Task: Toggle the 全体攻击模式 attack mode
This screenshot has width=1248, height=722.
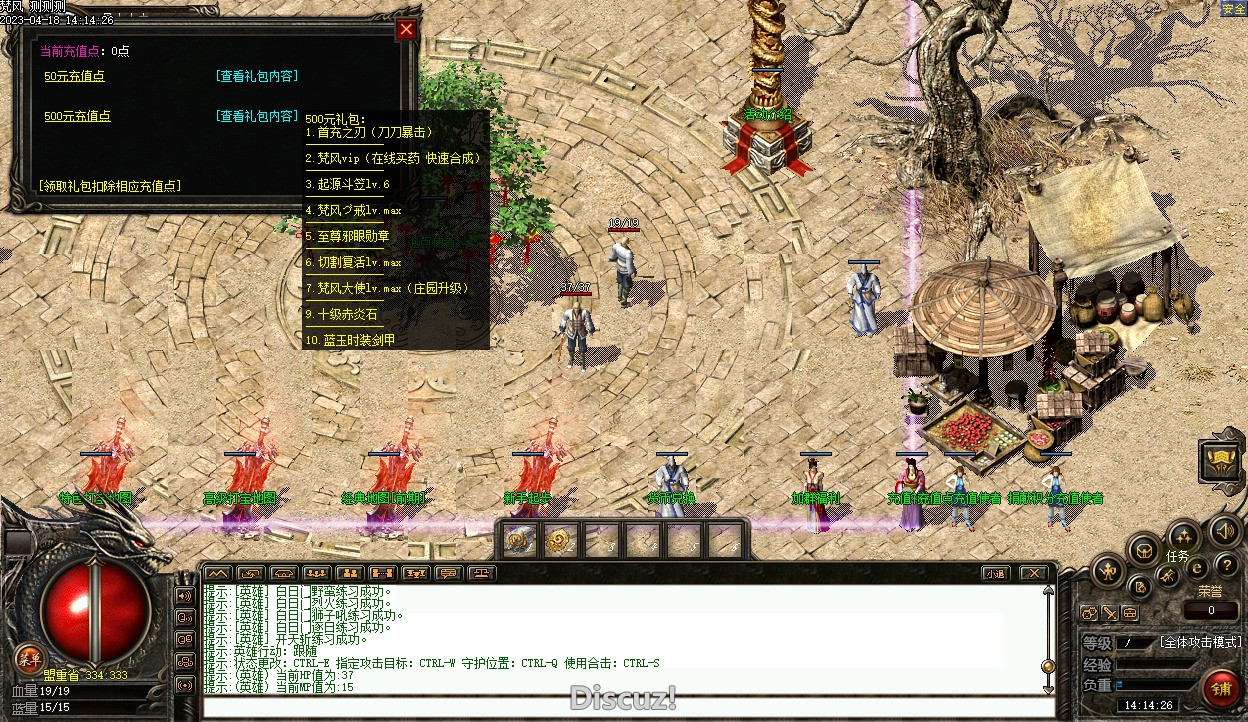Action: tap(1200, 642)
